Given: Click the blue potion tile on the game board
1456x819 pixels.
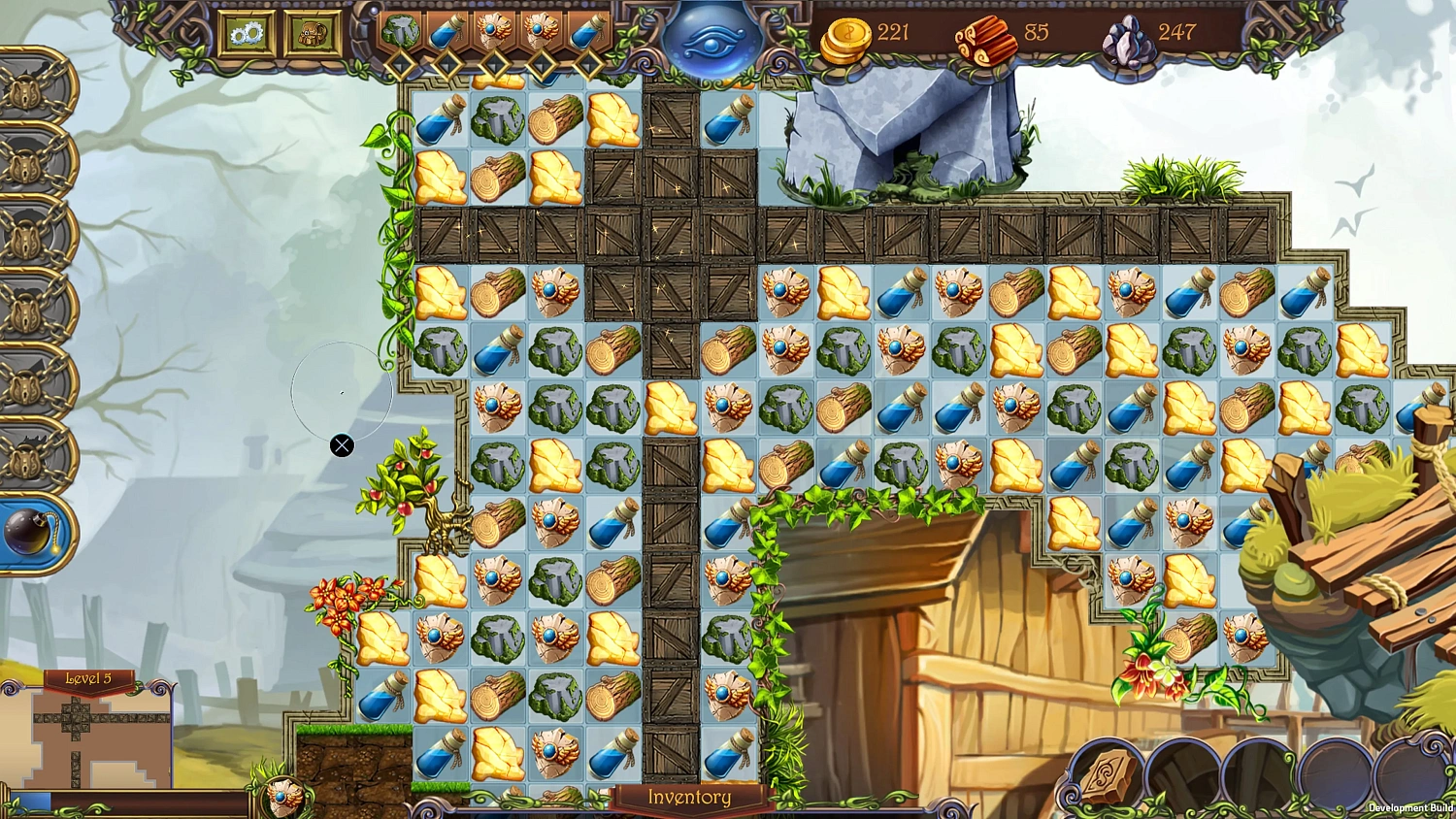Looking at the screenshot, I should coord(441,121).
